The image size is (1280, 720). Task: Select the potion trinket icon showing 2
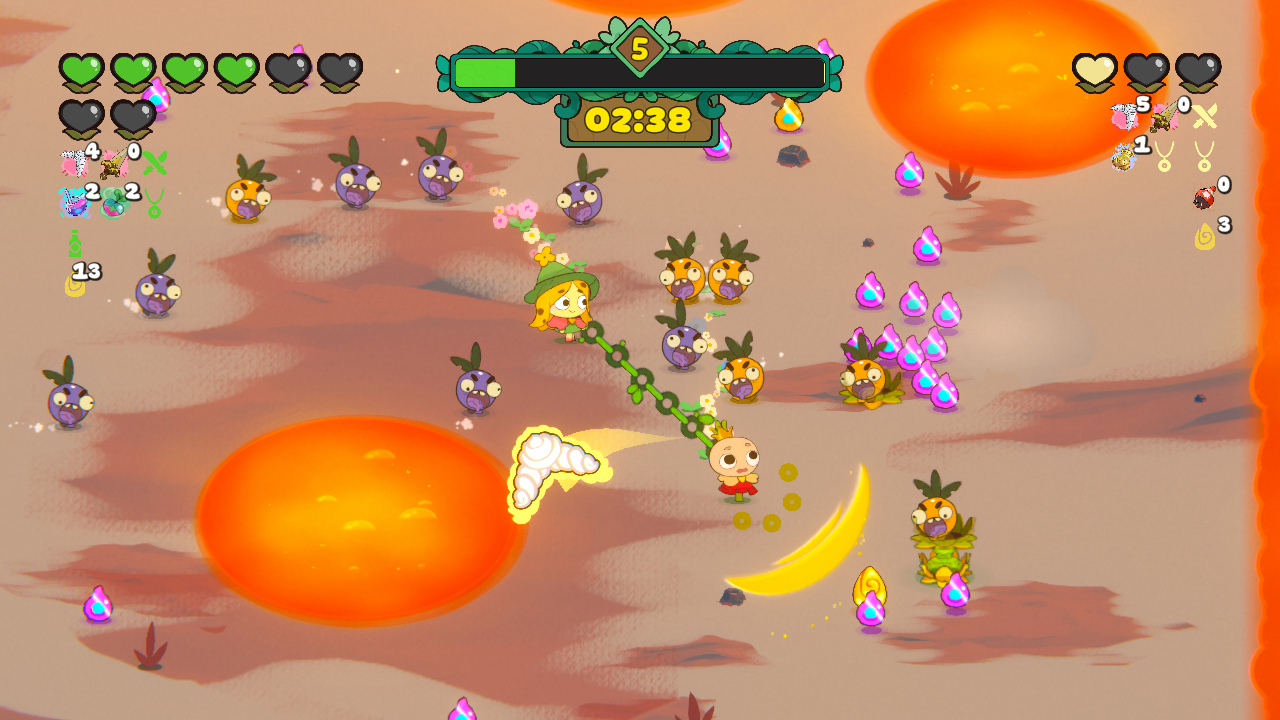(75, 204)
